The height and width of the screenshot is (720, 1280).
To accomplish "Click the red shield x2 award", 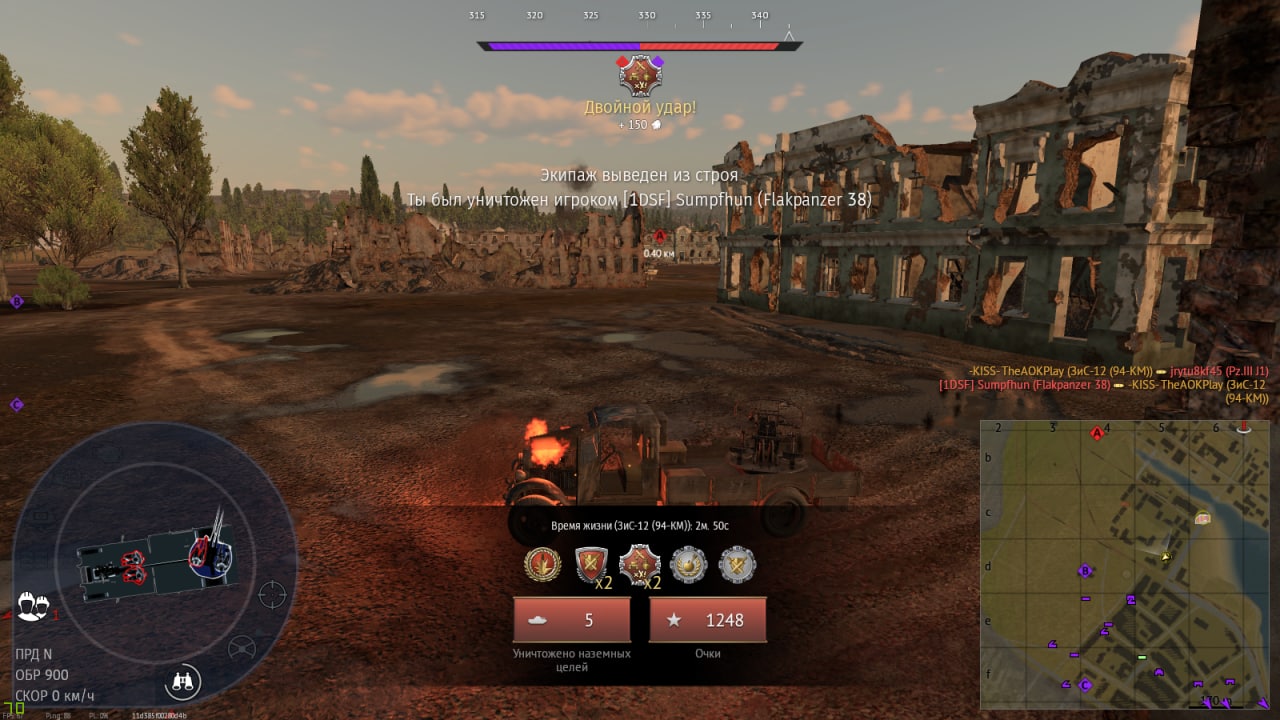I will [x=591, y=565].
